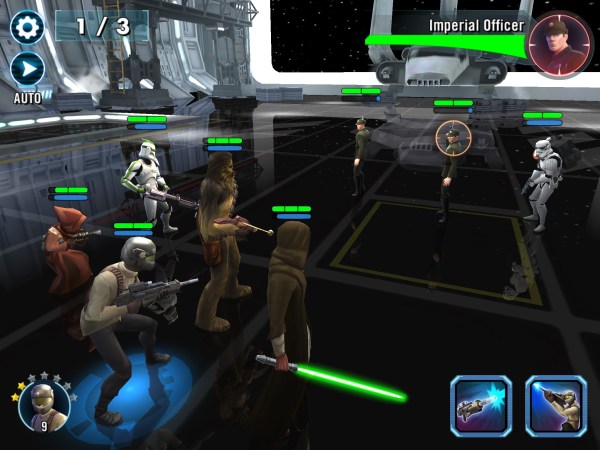The image size is (600, 450).
Task: Activate the blaster basic attack ability
Action: pos(480,406)
